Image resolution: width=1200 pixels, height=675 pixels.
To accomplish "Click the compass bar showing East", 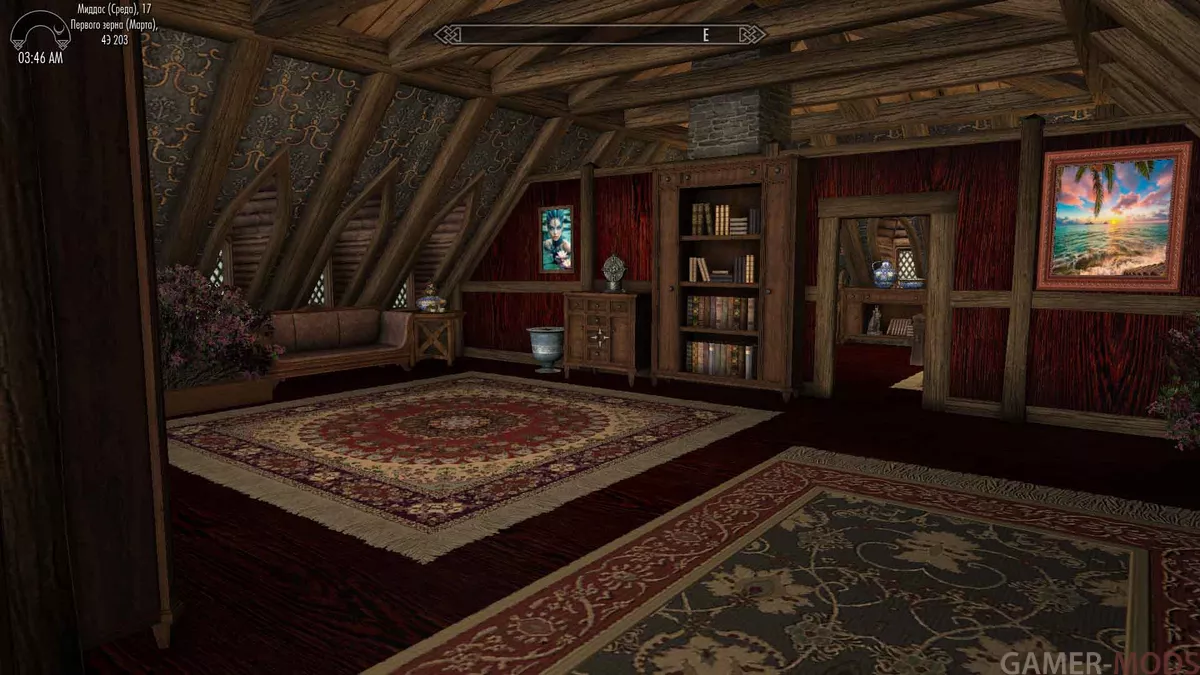I will tap(600, 35).
